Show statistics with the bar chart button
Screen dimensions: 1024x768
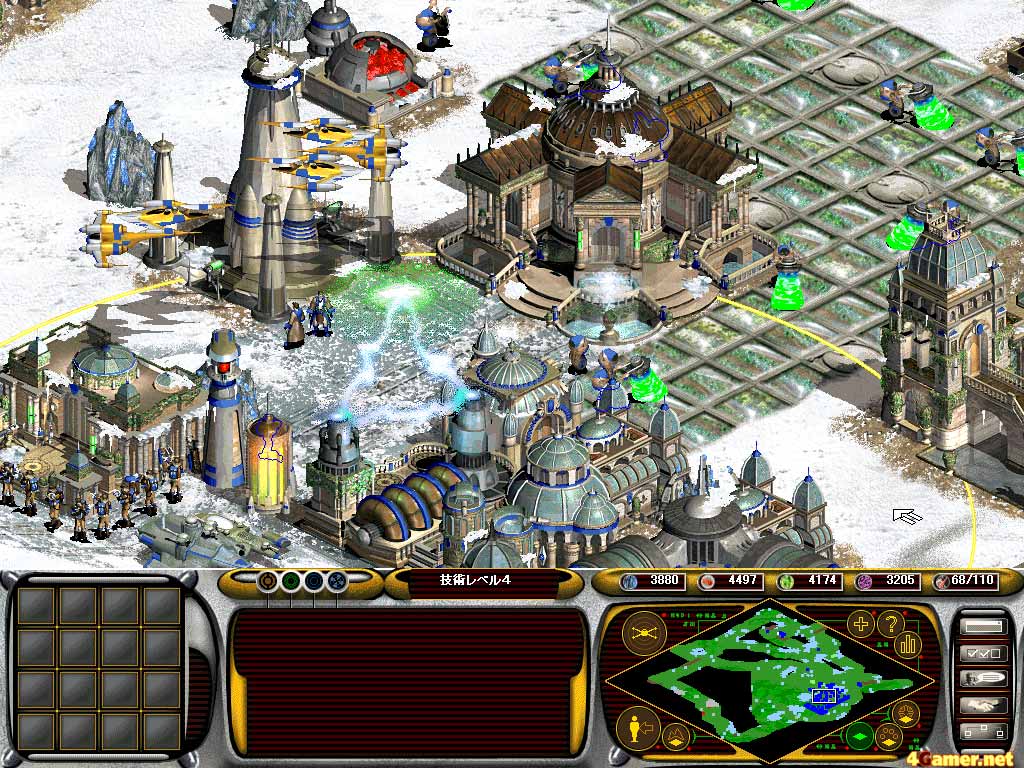point(909,643)
